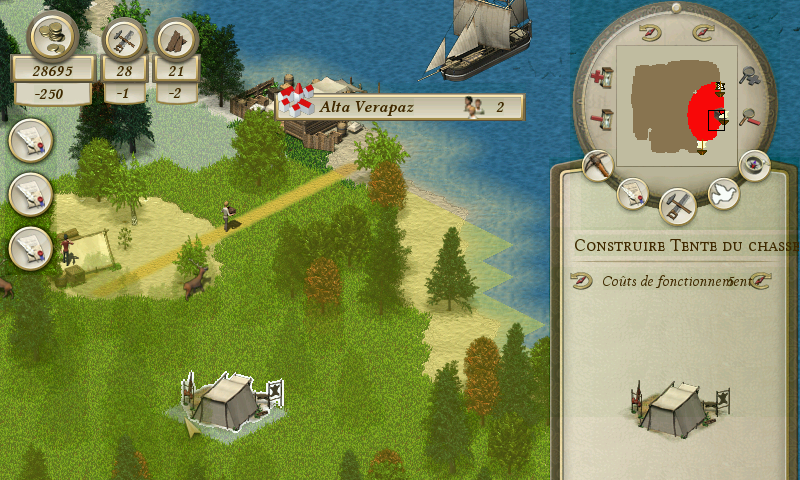Go to previous building in the build panel
Viewport: 800px width, 480px height.
click(x=581, y=282)
